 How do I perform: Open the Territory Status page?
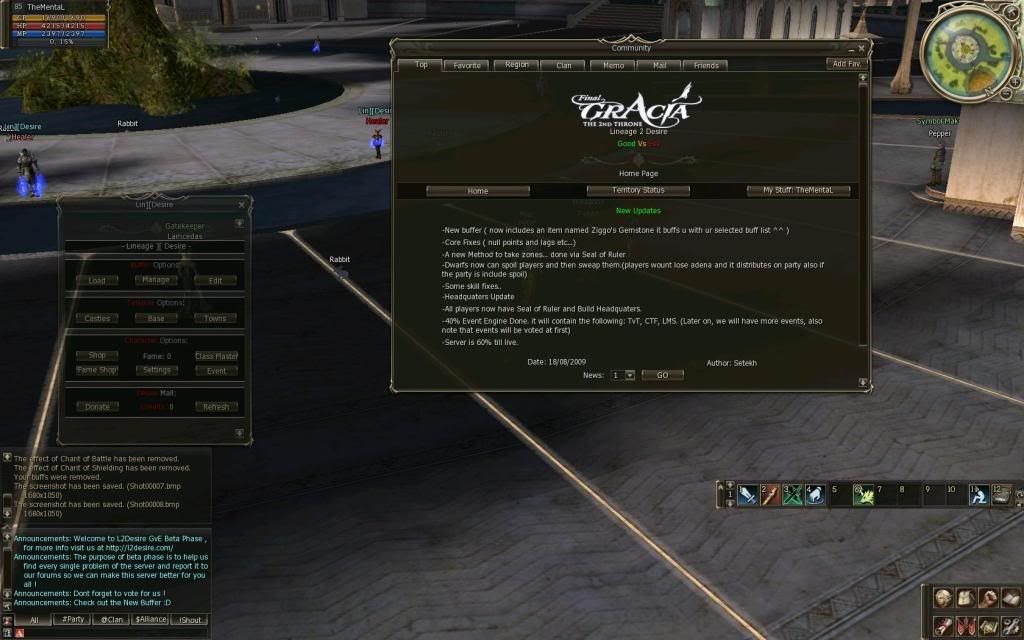pos(638,190)
